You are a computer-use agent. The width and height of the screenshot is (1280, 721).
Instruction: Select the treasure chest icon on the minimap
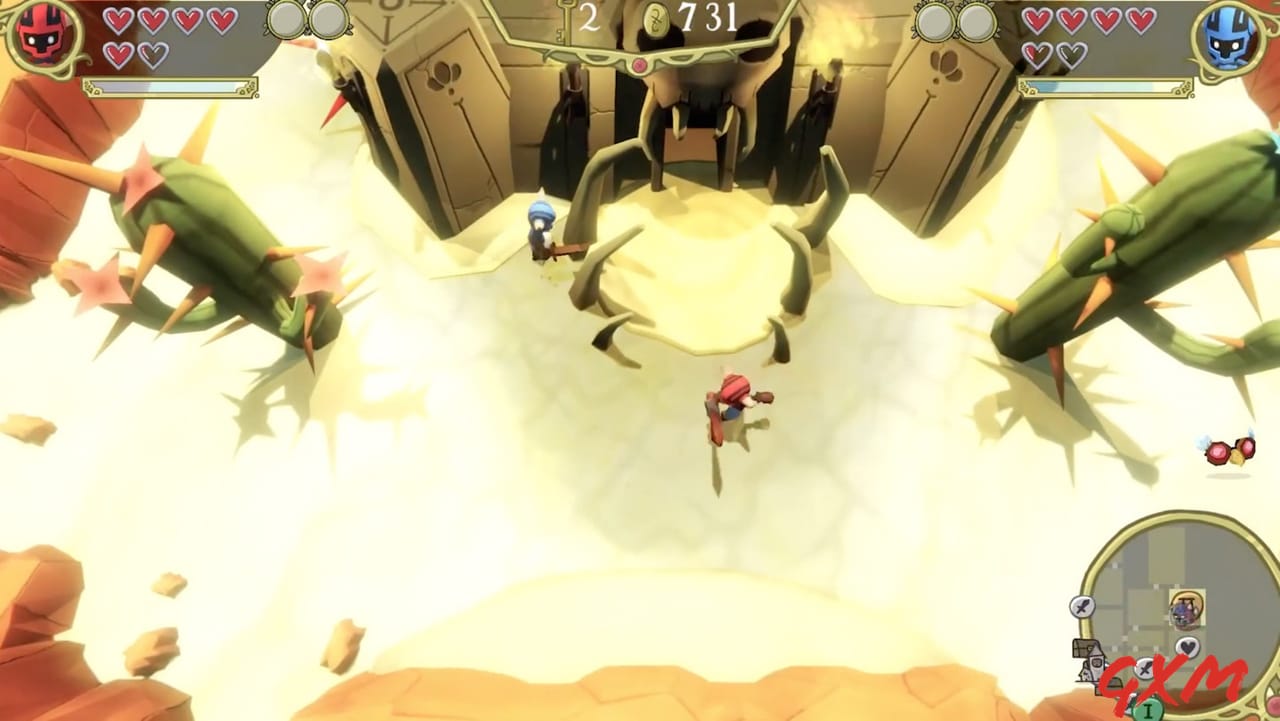pos(1084,648)
